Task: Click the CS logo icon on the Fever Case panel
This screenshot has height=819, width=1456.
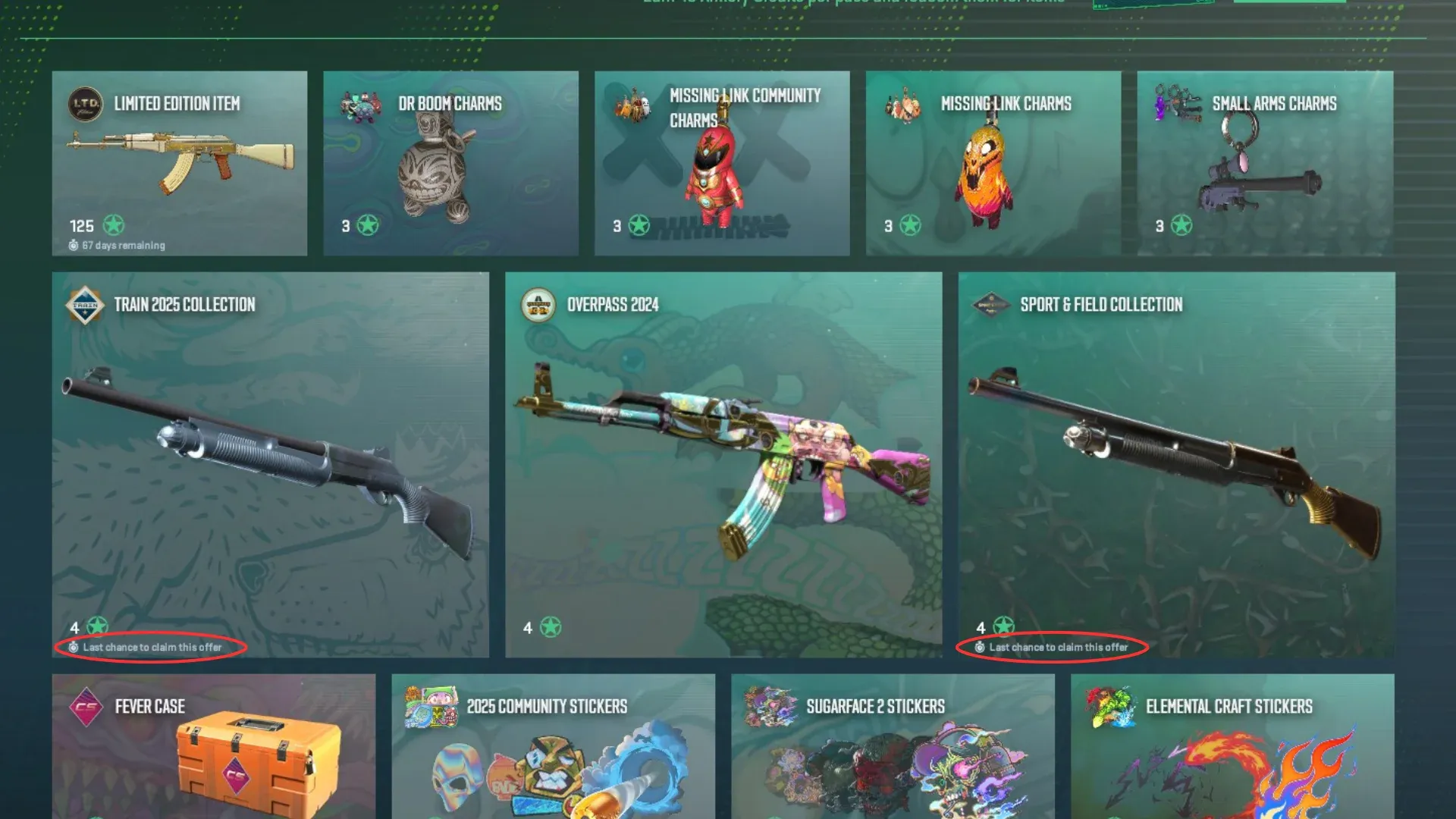Action: point(86,708)
